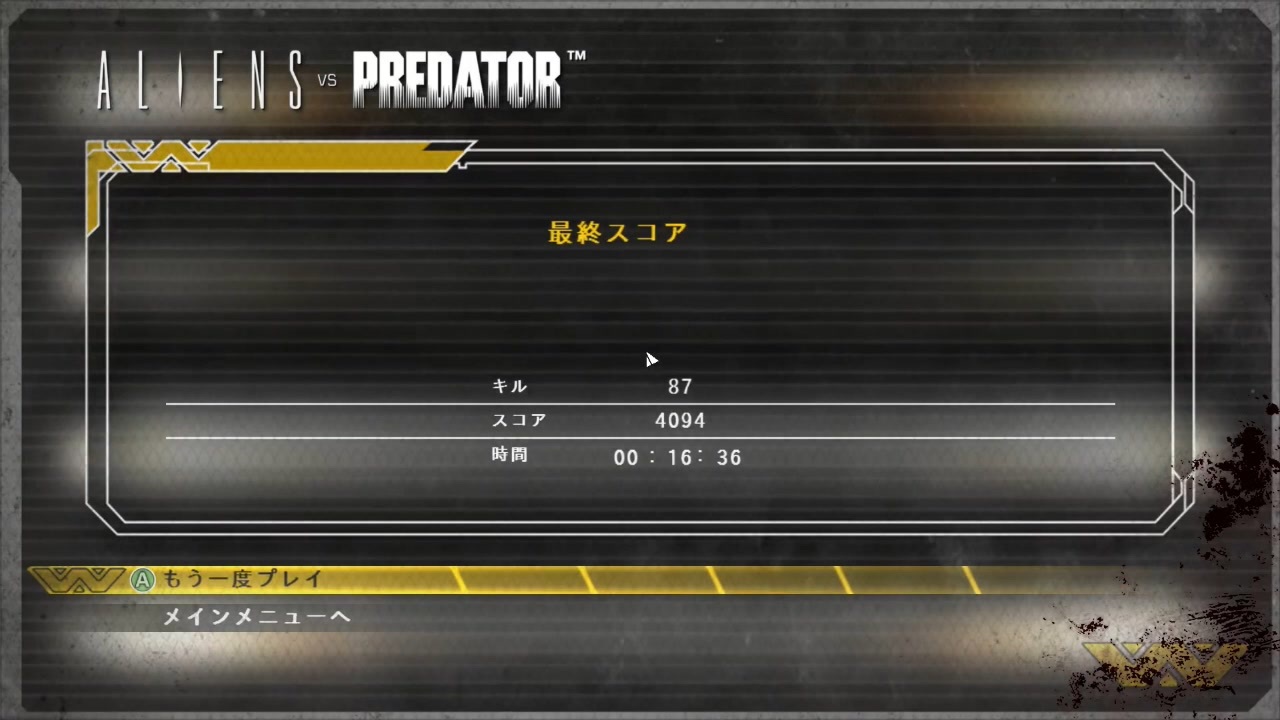Select the キル stat label
Viewport: 1280px width, 720px height.
coord(511,386)
